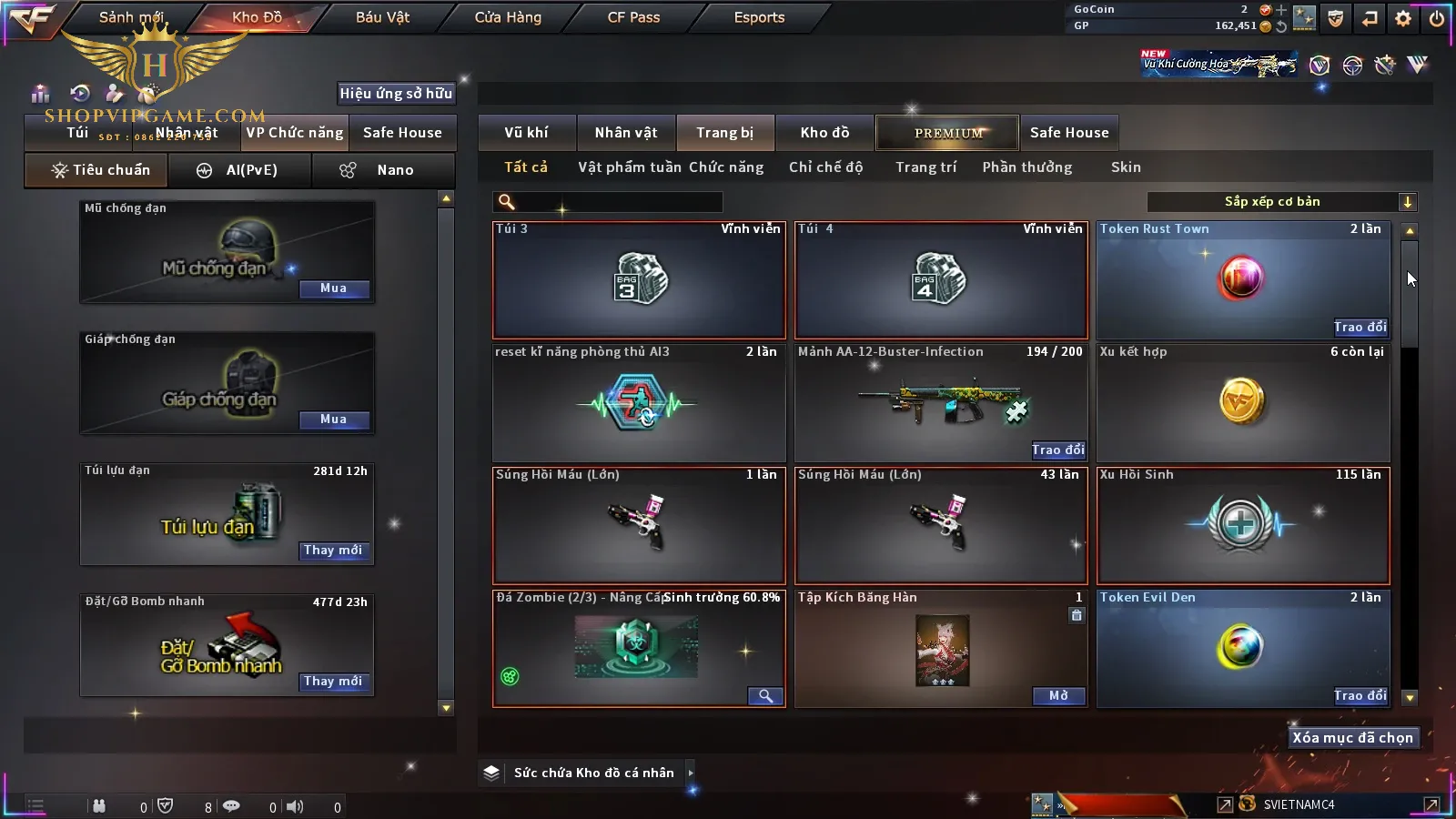Open the Cửa Hàng shop menu
The width and height of the screenshot is (1456, 819).
508,17
